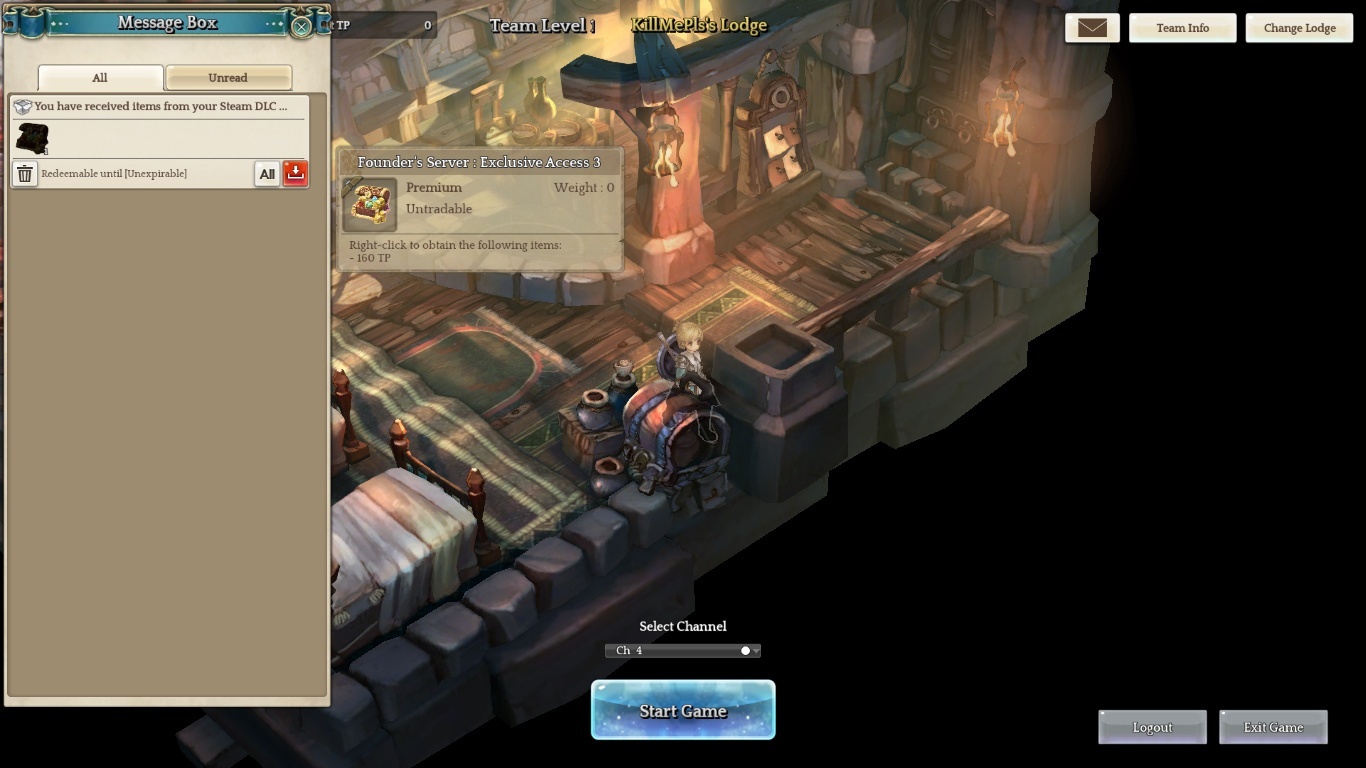Open the channel select dropdown

click(683, 650)
